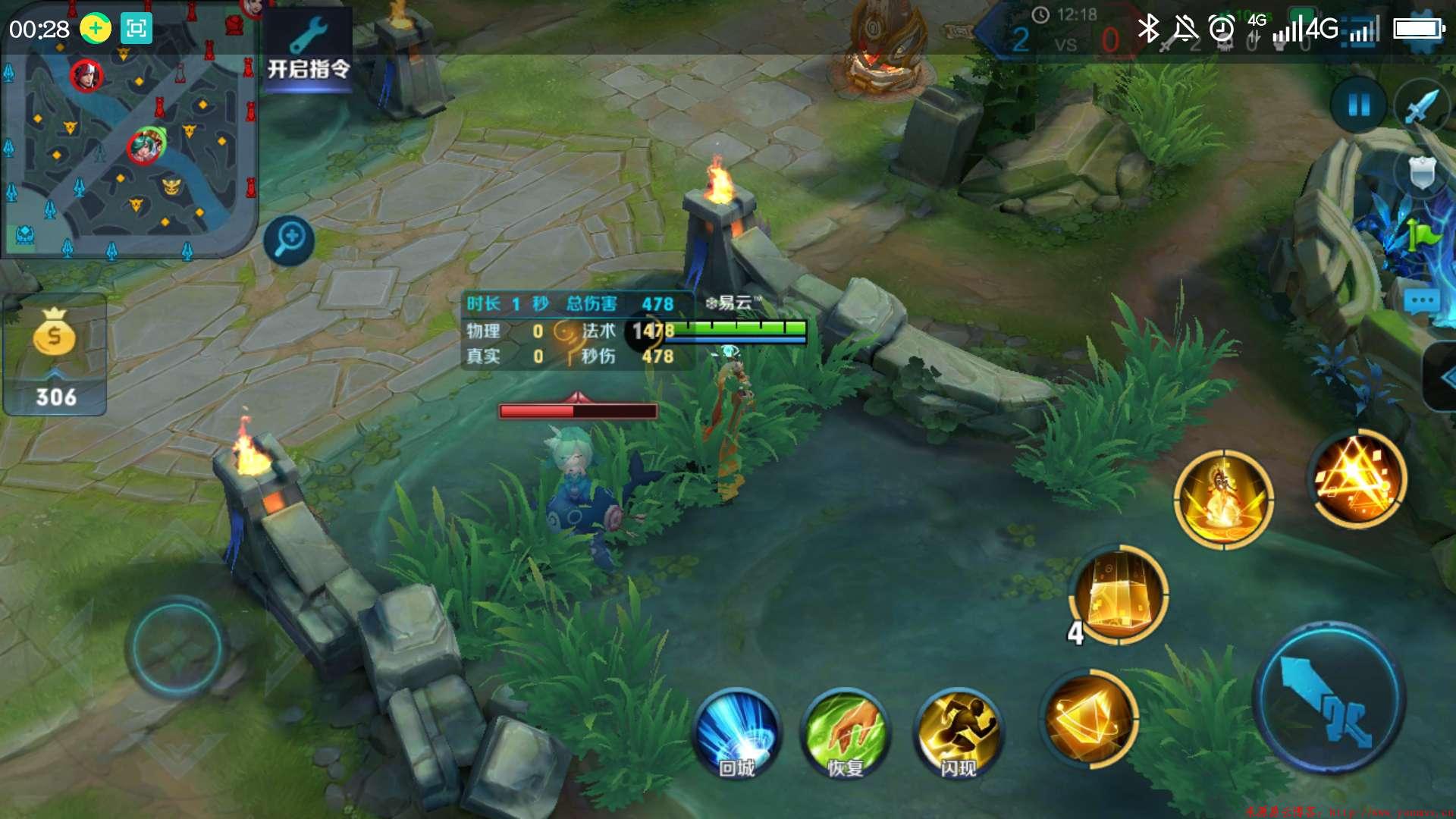Screen dimensions: 1456x819
Task: Tap the shield signal button
Action: pos(1421,173)
